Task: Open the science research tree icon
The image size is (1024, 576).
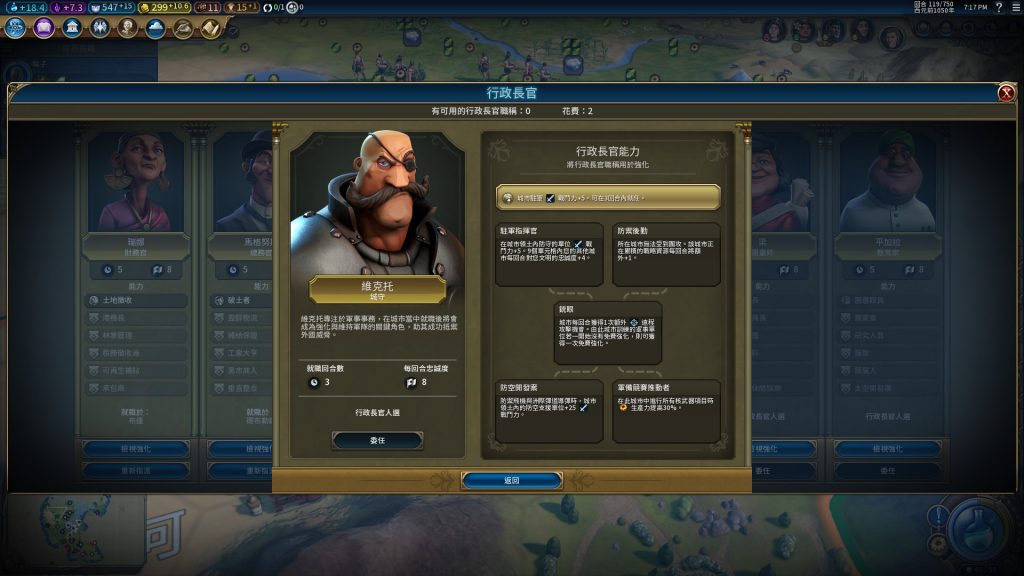Action: (16, 28)
